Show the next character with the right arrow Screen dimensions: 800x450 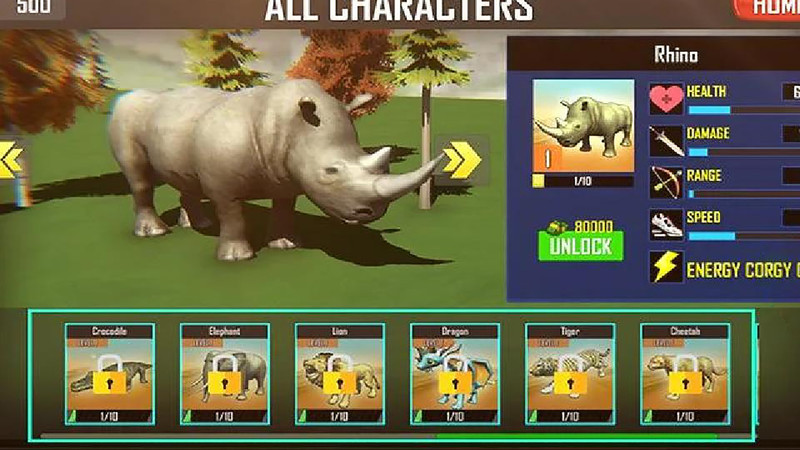click(461, 159)
